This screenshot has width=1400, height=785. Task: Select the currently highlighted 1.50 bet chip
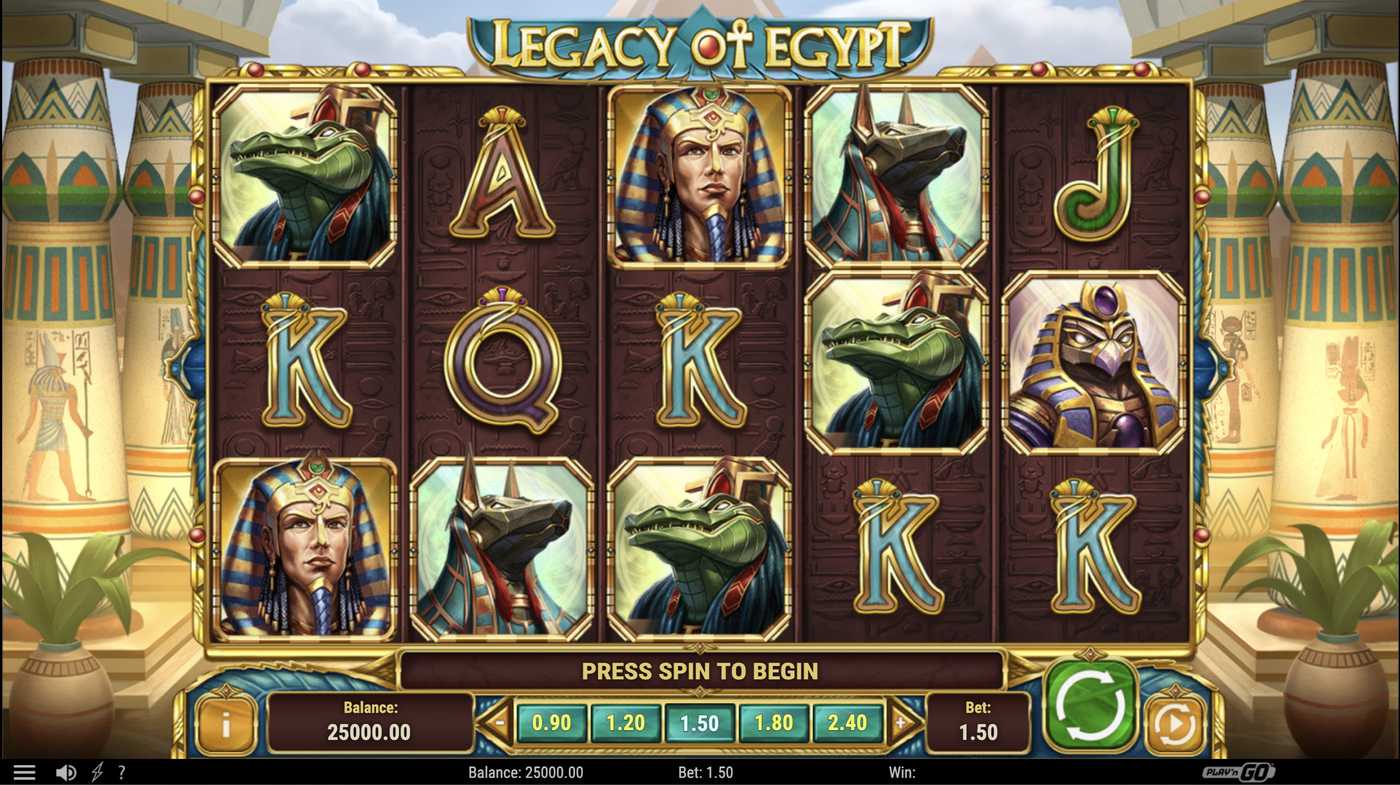(701, 721)
